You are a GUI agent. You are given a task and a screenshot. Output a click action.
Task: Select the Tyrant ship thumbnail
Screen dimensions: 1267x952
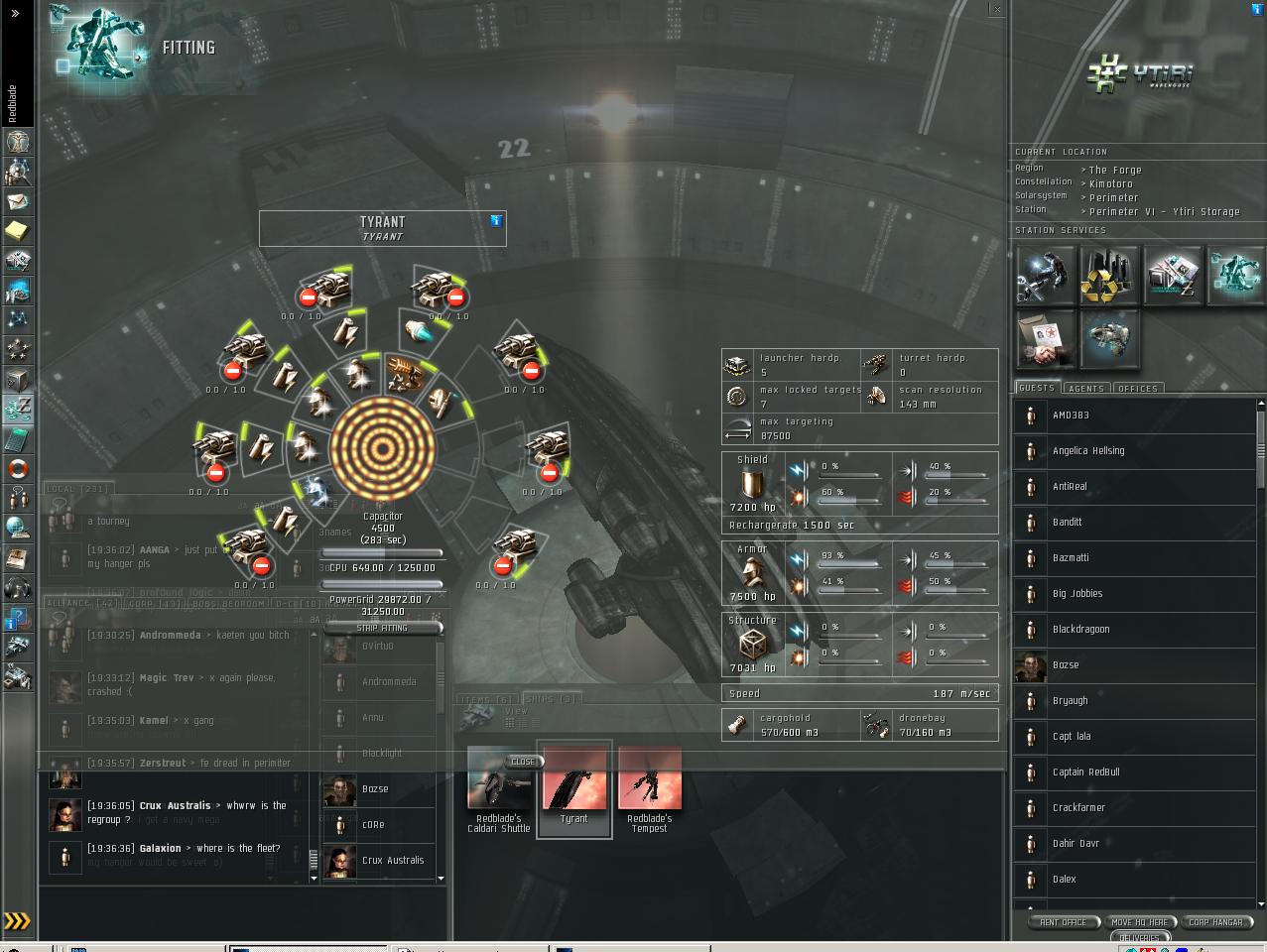(x=573, y=787)
